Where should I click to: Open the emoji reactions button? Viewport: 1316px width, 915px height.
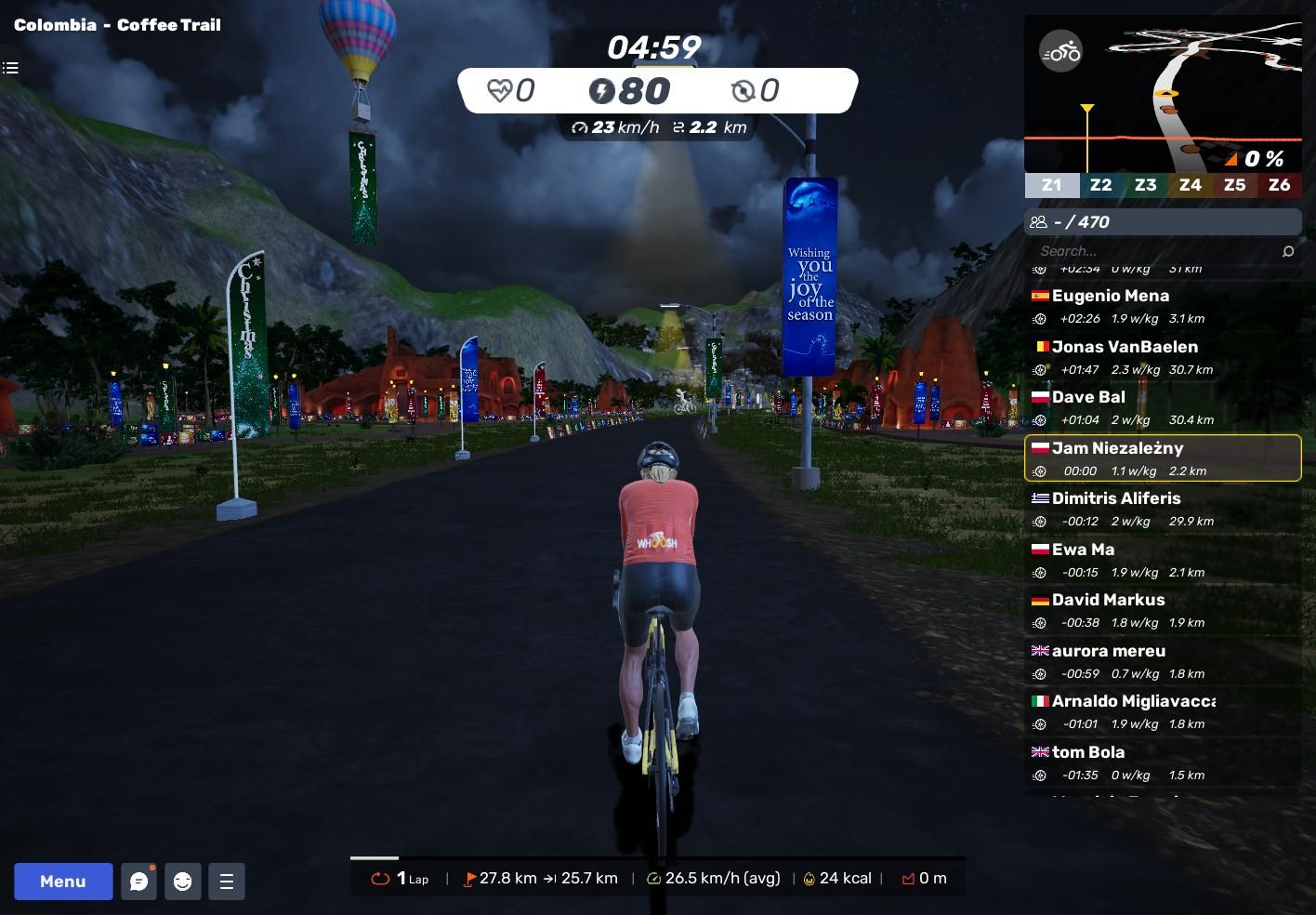pos(183,882)
